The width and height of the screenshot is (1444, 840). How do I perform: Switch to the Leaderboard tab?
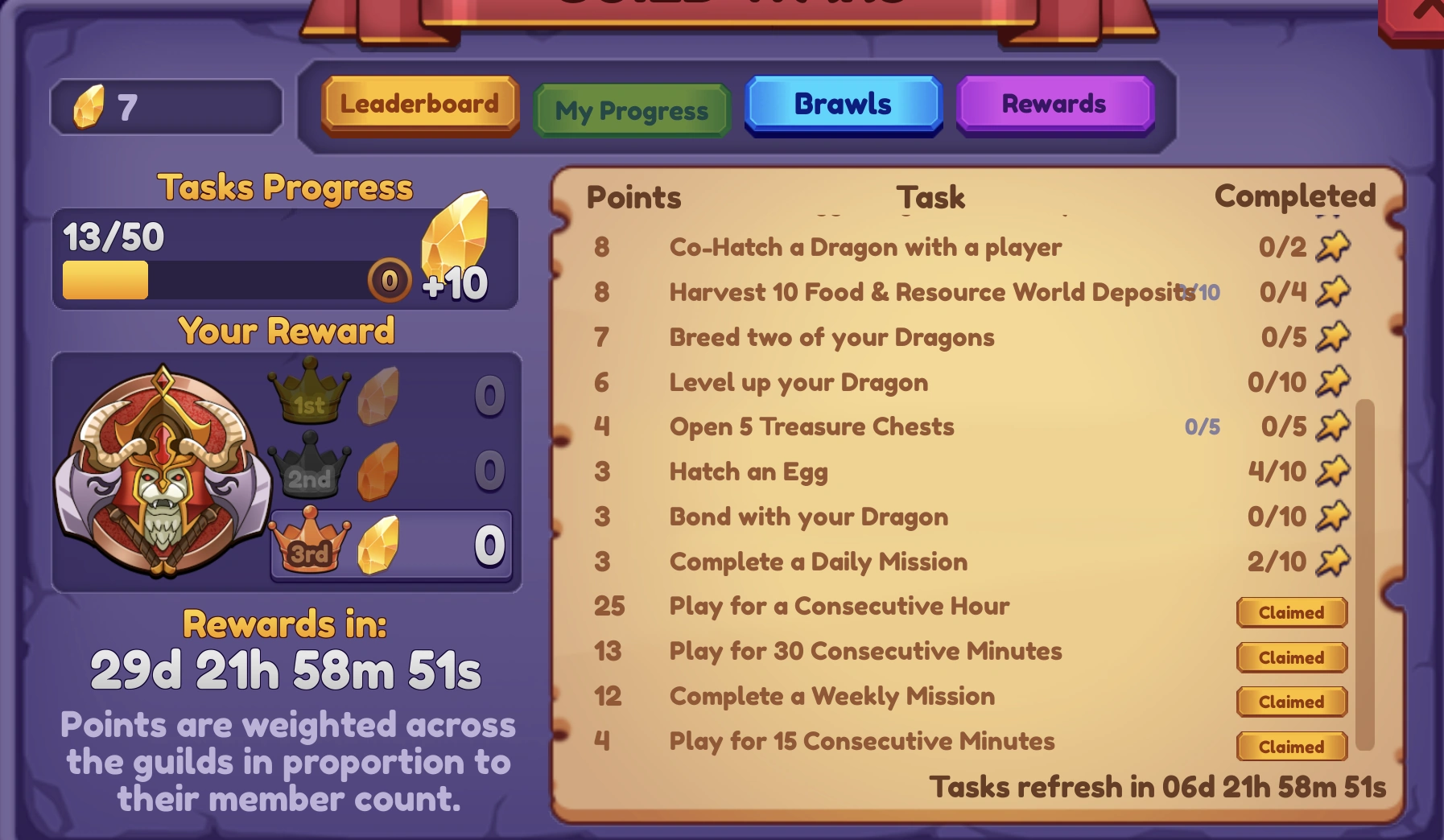419,104
